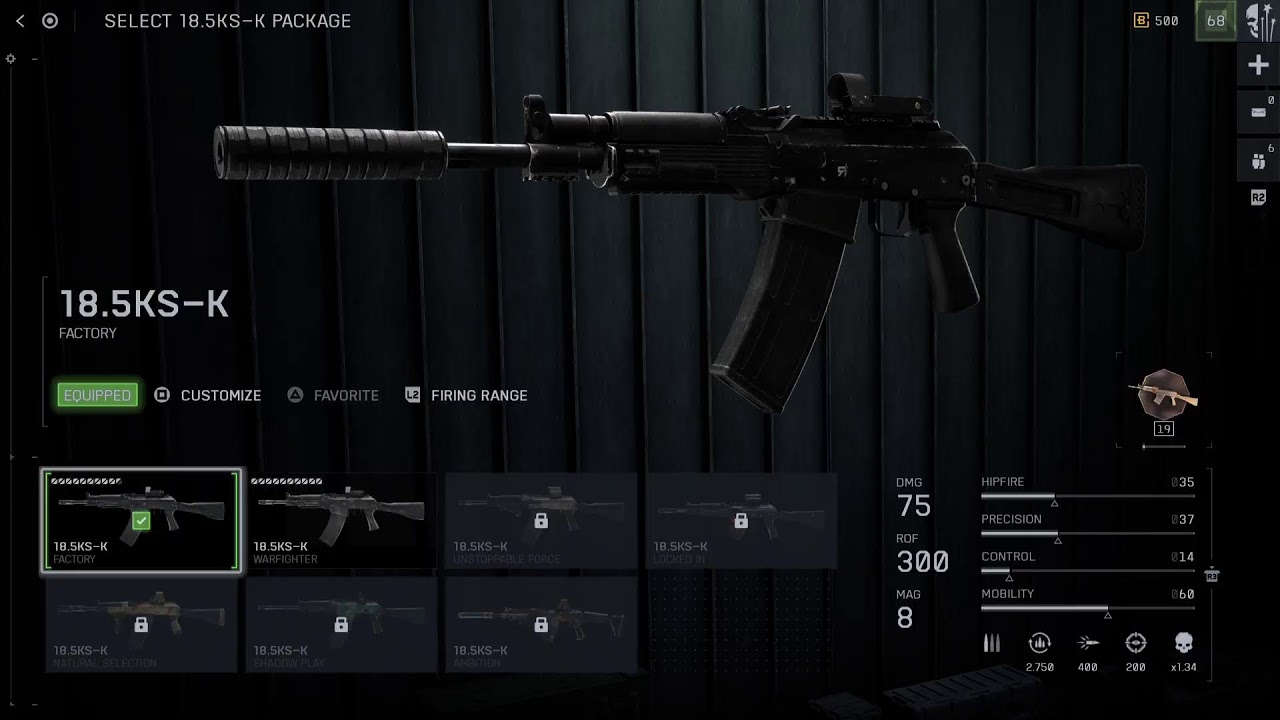Enter the Firing Range
Viewport: 1280px width, 720px height.
466,395
